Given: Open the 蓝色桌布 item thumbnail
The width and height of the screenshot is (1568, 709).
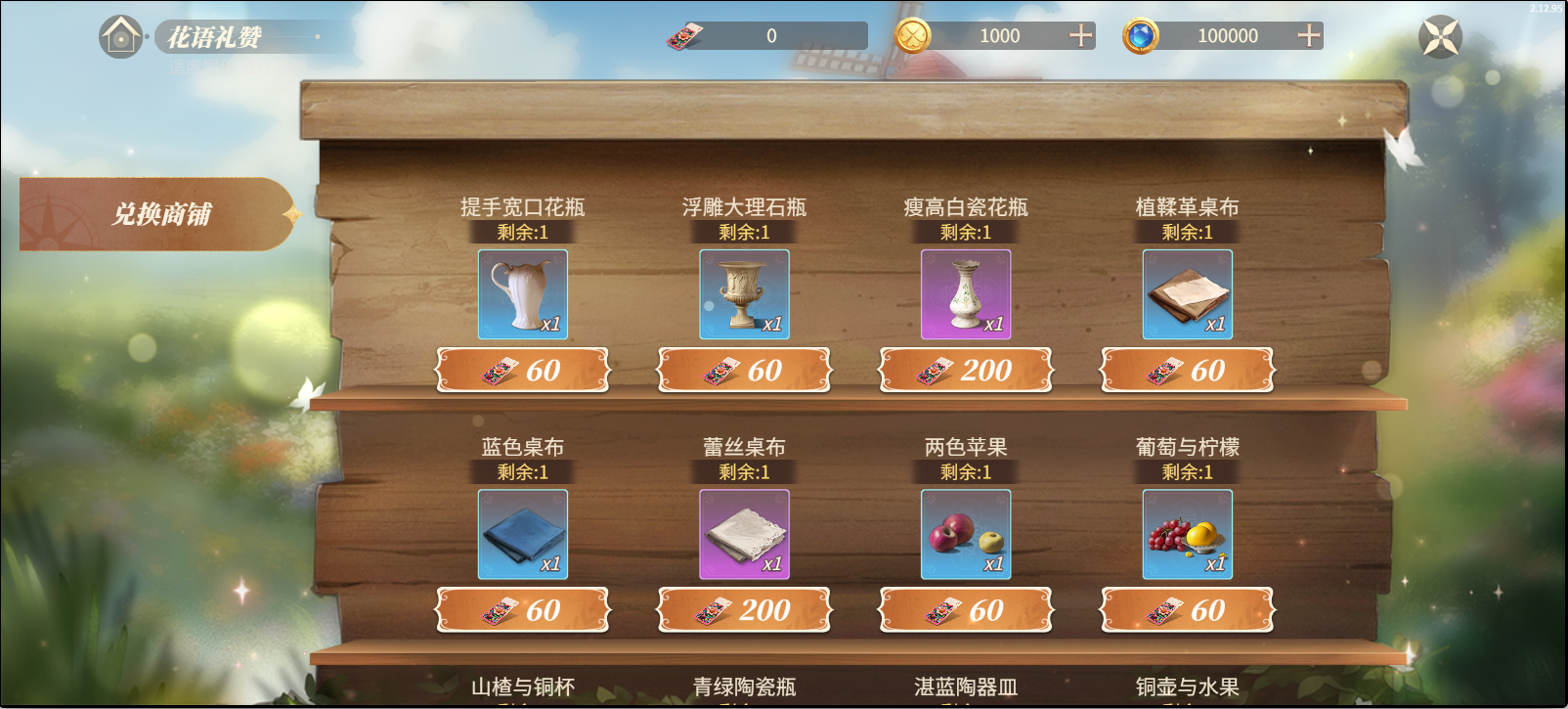Looking at the screenshot, I should (523, 534).
